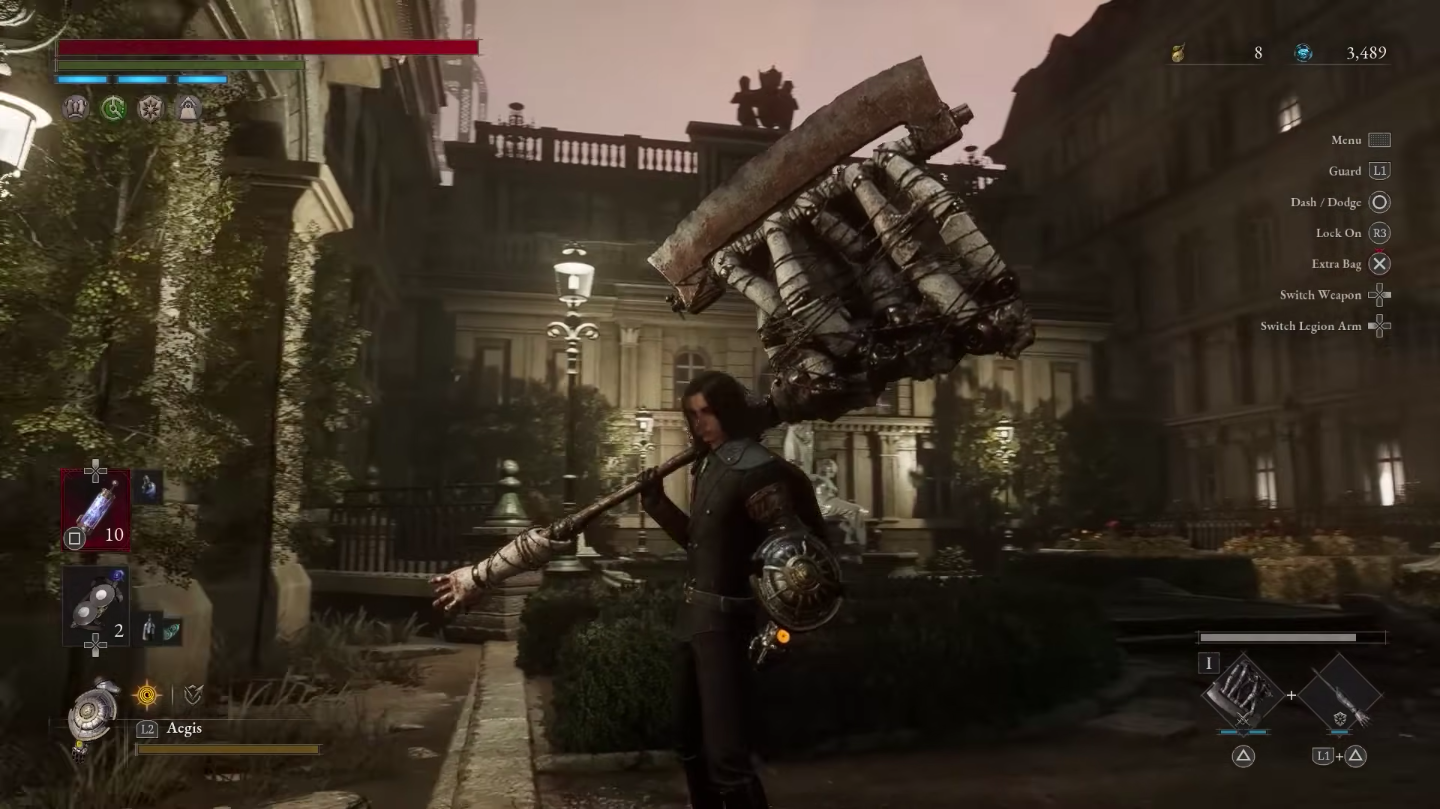Click the starburst shield status icon
Image resolution: width=1440 pixels, height=809 pixels.
(150, 108)
